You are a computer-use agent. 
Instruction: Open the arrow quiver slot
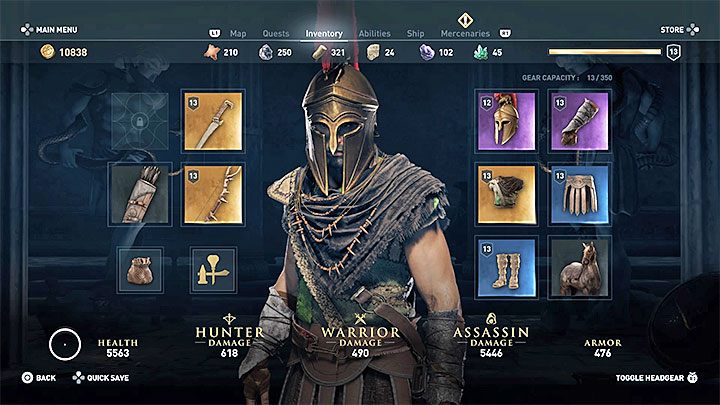[140, 193]
